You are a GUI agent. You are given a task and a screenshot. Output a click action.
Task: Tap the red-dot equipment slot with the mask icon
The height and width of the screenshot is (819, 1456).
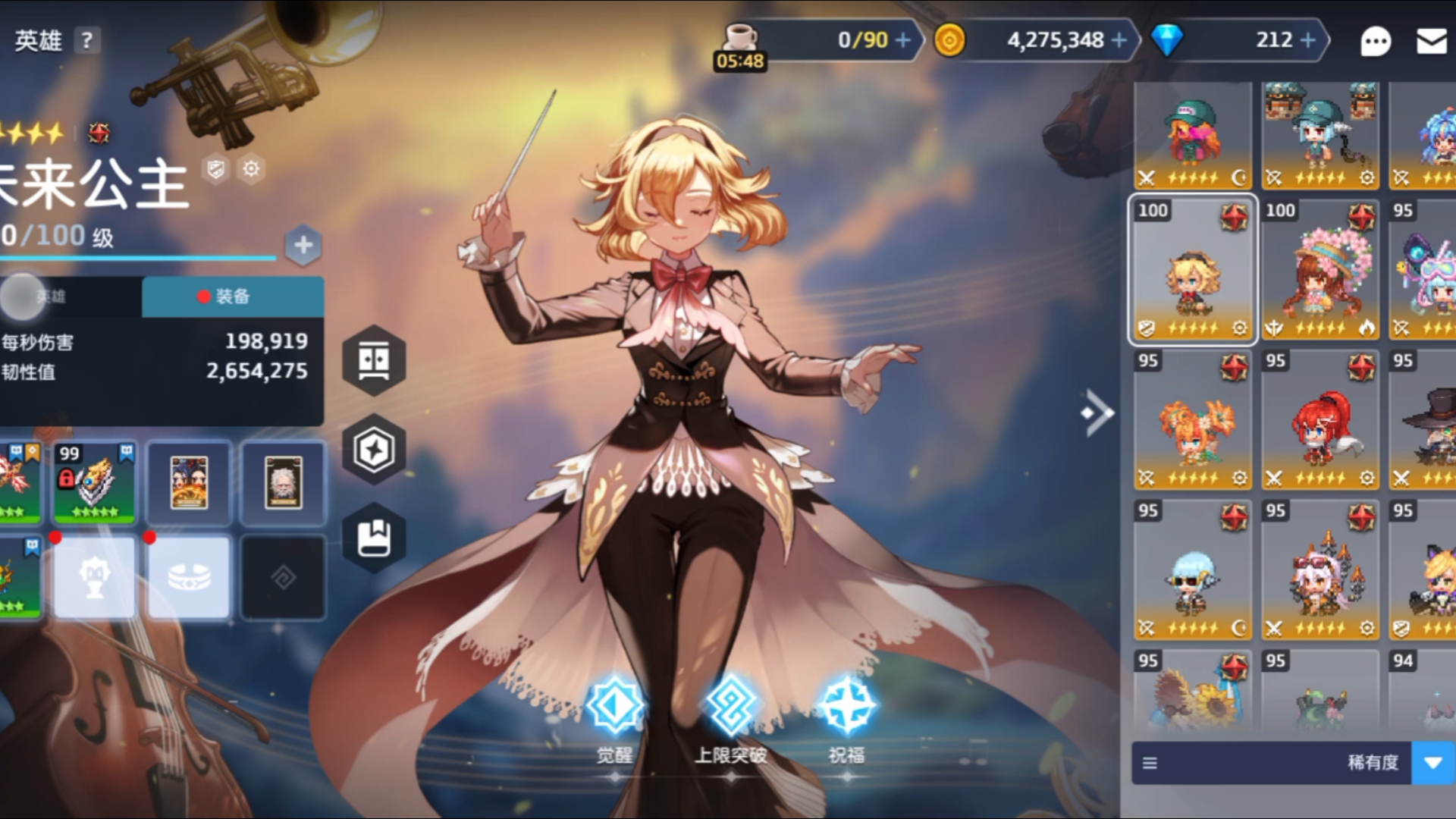pyautogui.click(x=94, y=578)
